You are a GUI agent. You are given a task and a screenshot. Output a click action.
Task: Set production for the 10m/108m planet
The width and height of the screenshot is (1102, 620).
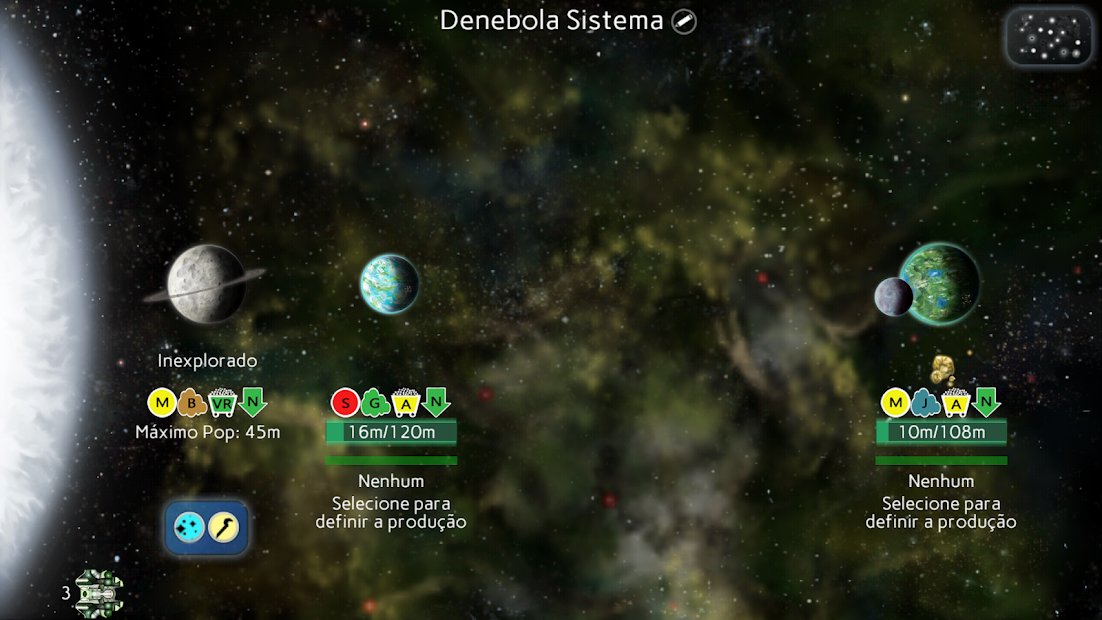coord(941,512)
